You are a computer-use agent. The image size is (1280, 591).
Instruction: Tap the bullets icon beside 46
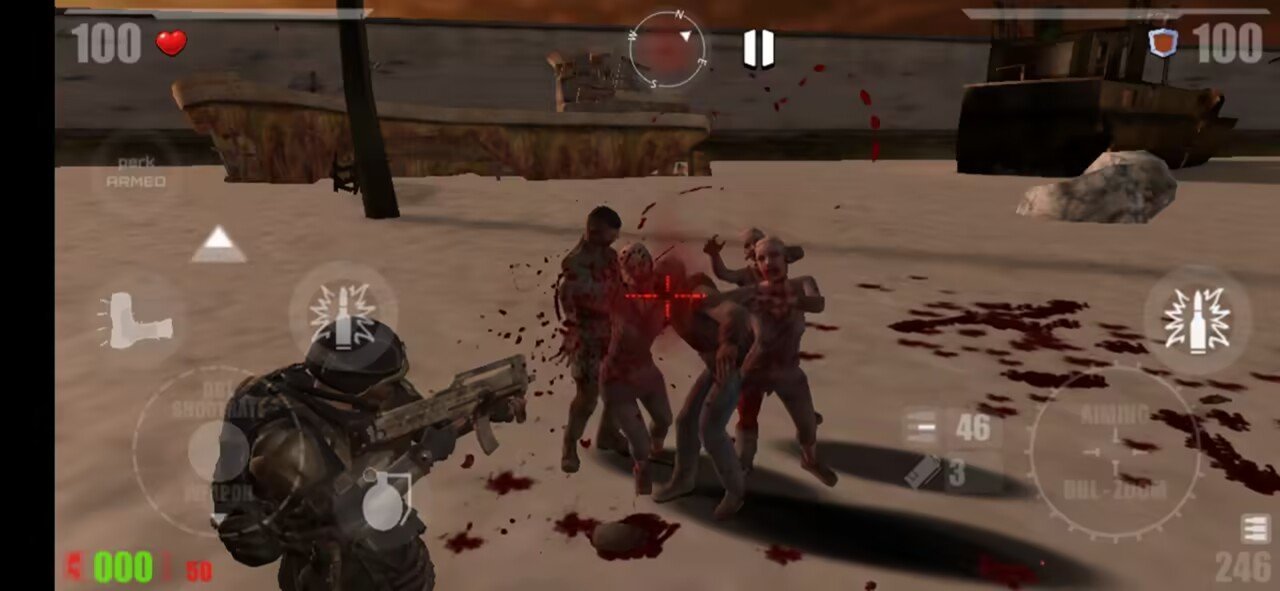pyautogui.click(x=920, y=428)
